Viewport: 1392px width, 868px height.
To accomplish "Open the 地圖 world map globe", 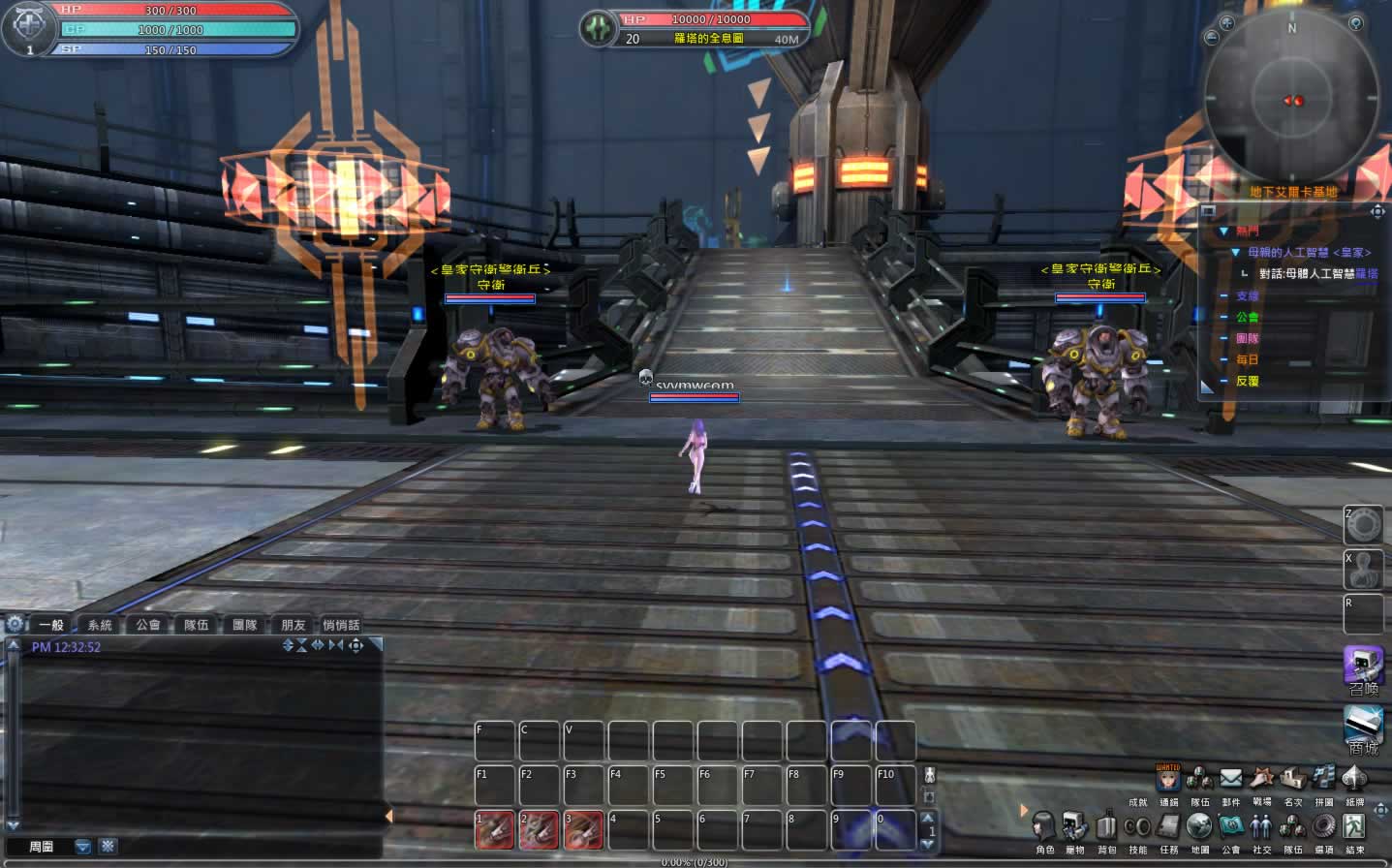I will coord(1199,826).
